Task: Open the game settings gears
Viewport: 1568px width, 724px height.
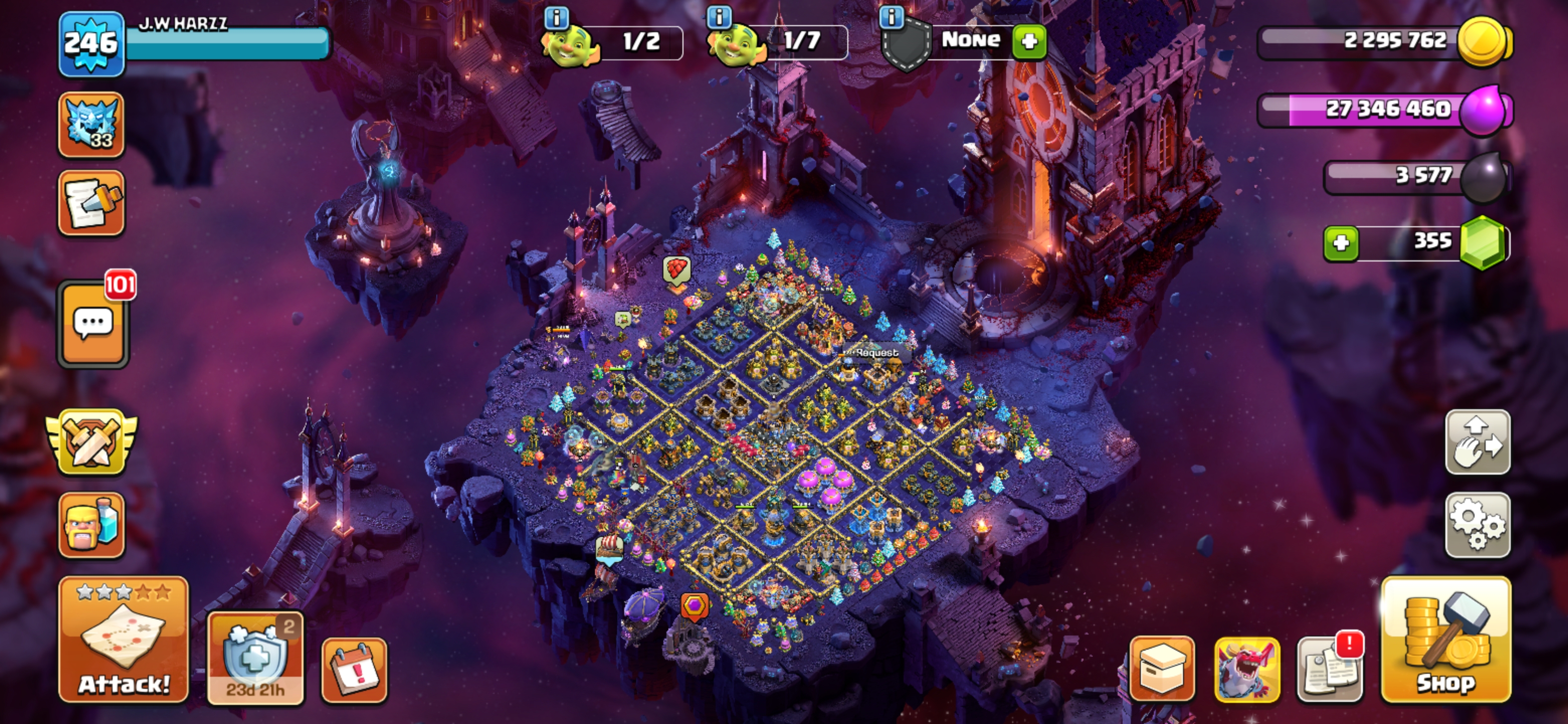Action: [1478, 525]
